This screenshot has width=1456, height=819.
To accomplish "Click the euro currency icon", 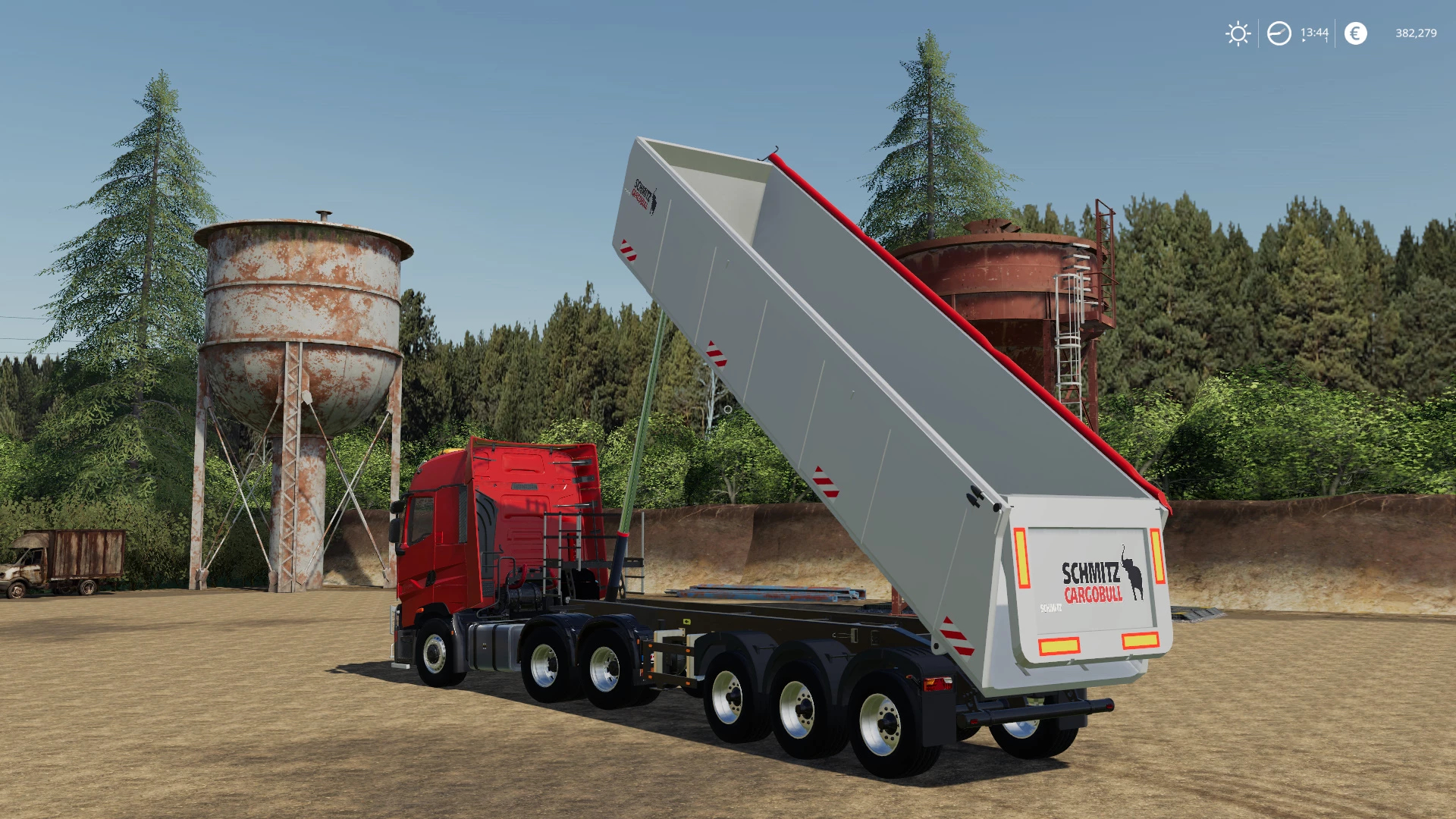I will [x=1355, y=33].
